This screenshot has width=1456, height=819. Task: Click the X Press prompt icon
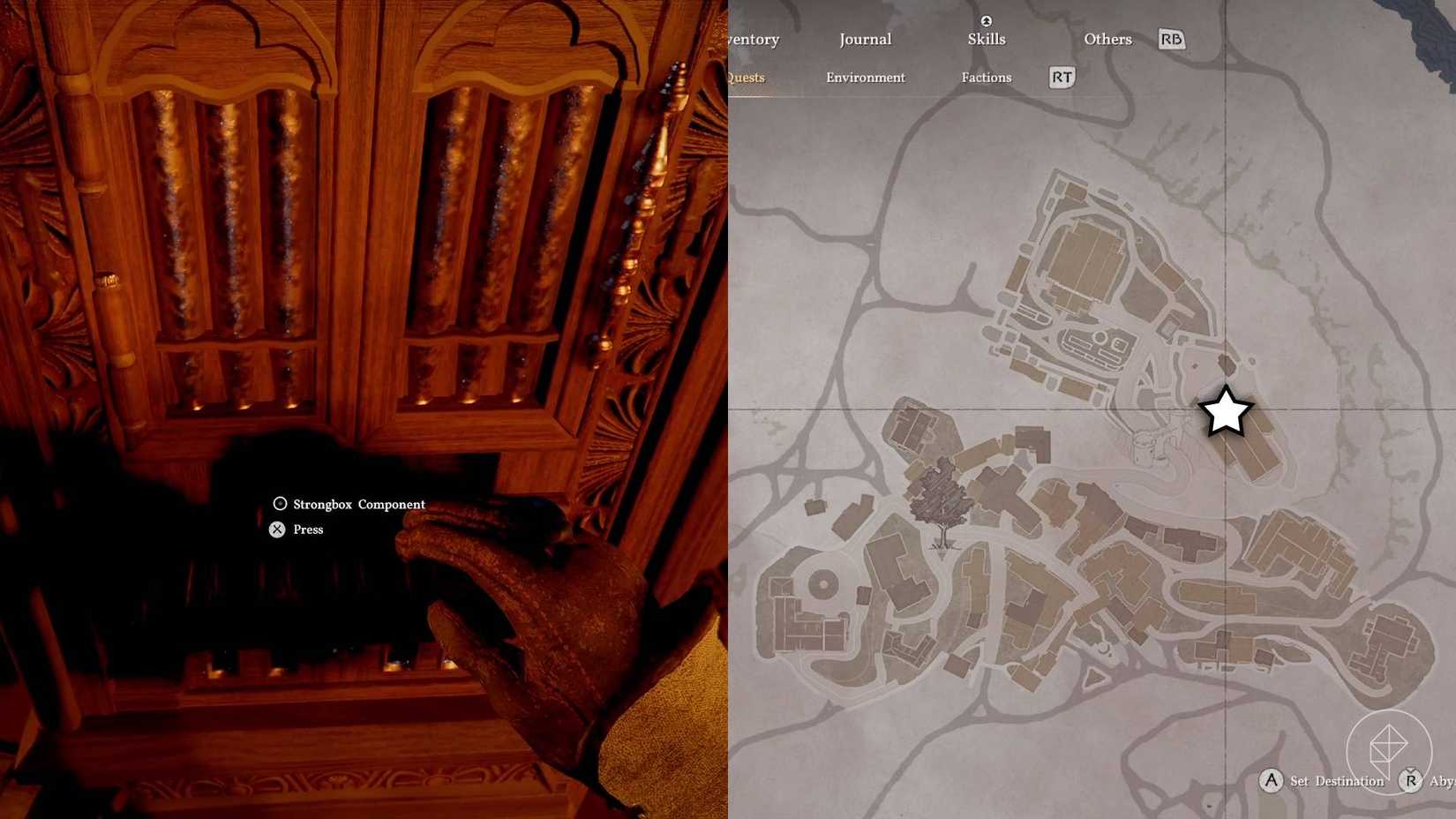tap(277, 529)
